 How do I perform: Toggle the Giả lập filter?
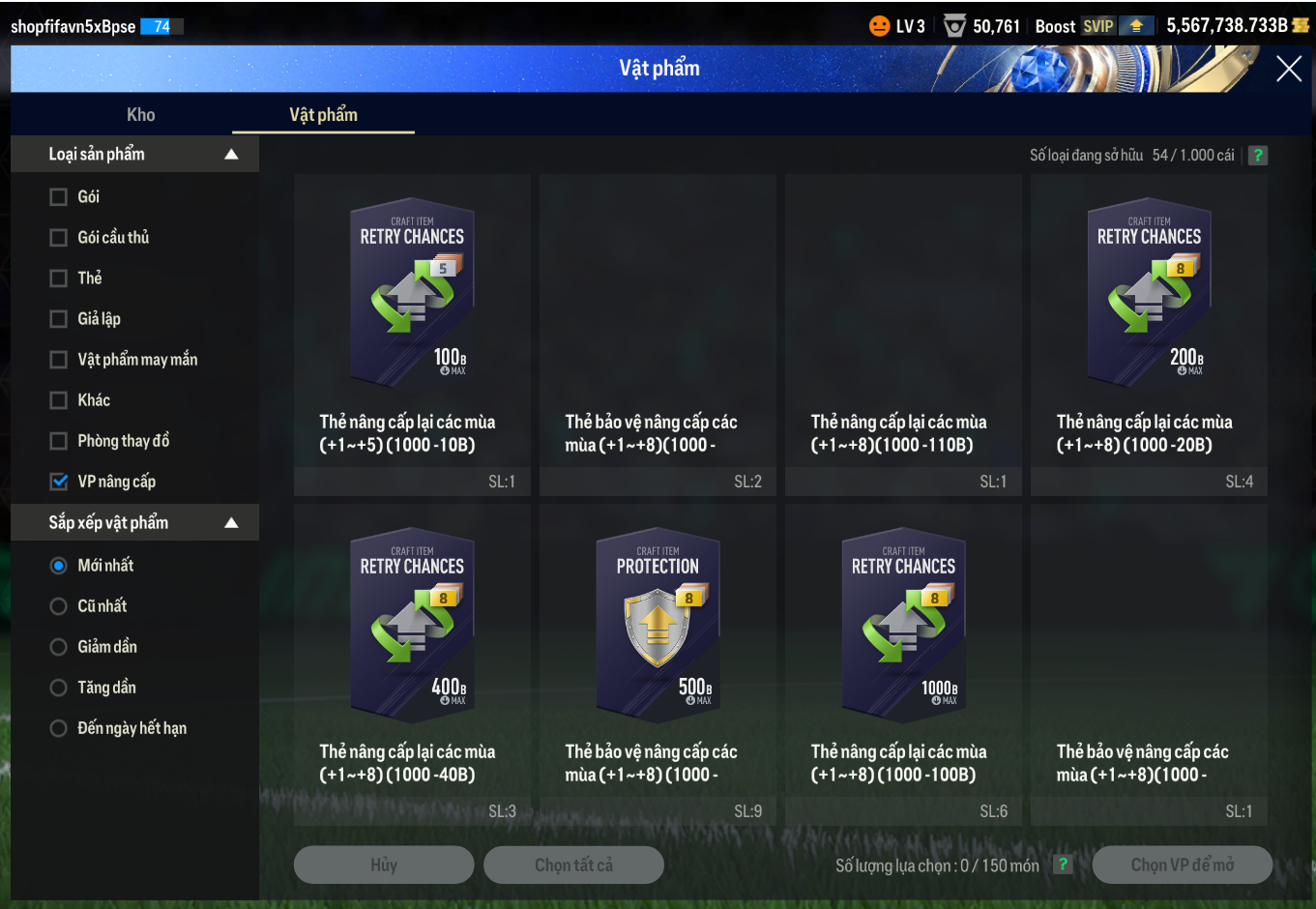tap(59, 319)
